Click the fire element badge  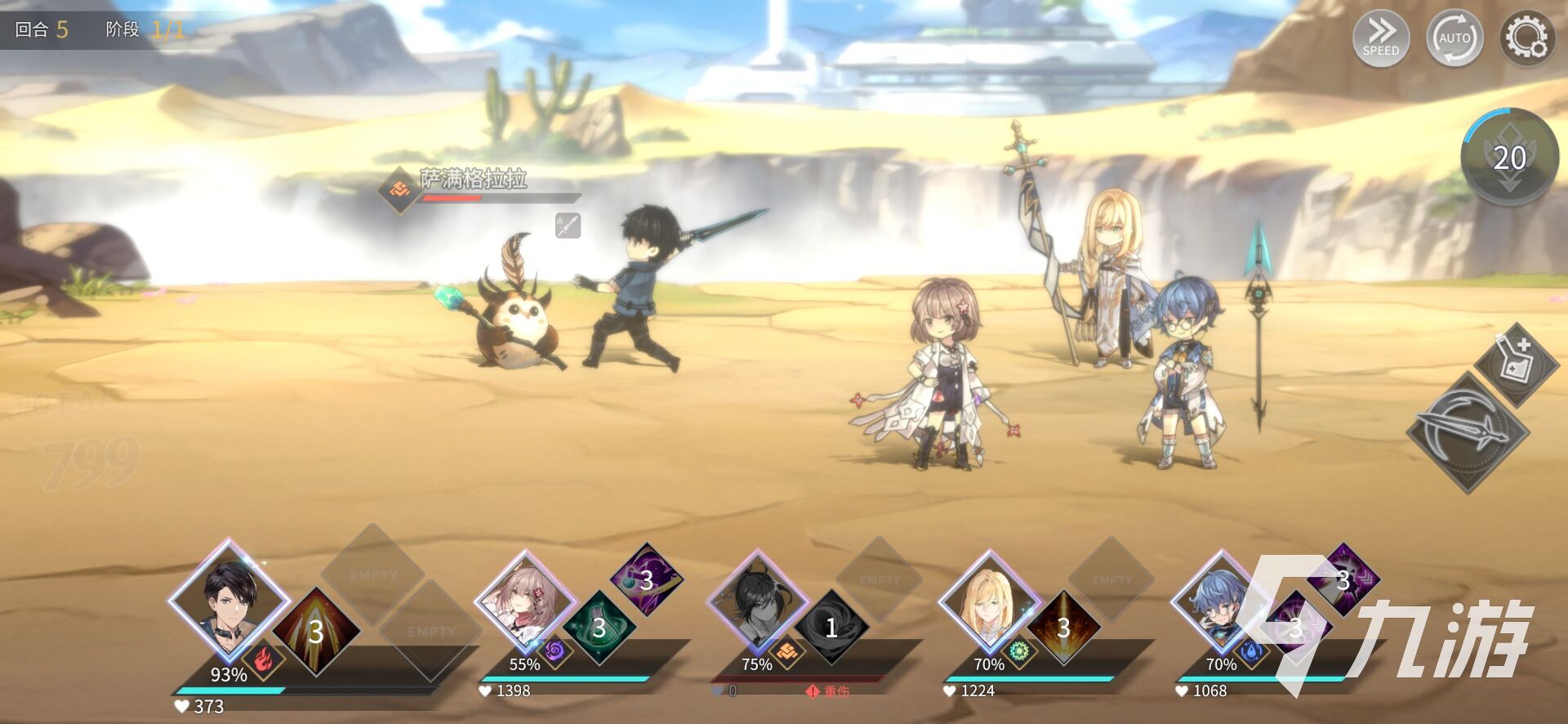[262, 659]
